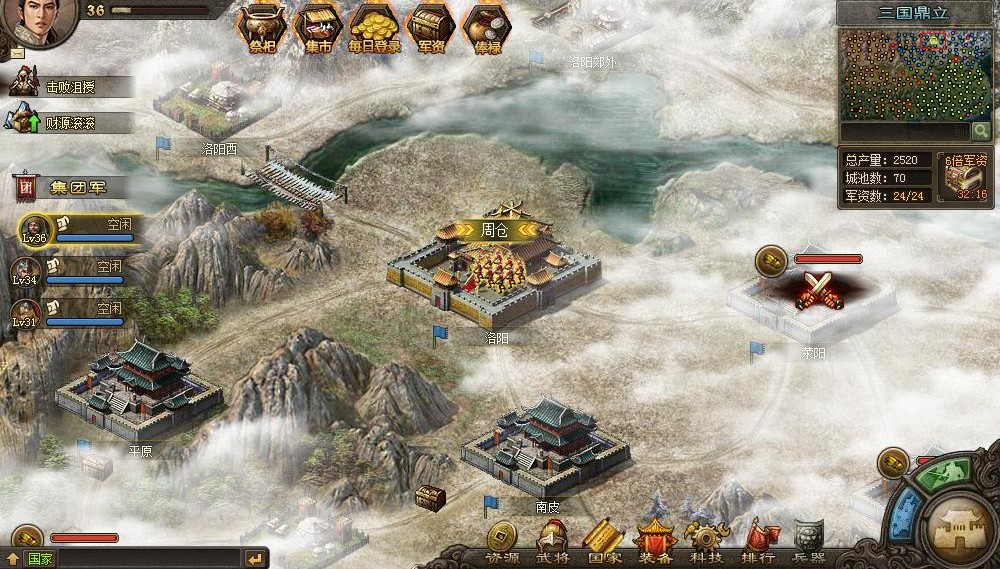Image resolution: width=1000 pixels, height=569 pixels.
Task: Open the 武将 generals menu
Action: [x=553, y=542]
